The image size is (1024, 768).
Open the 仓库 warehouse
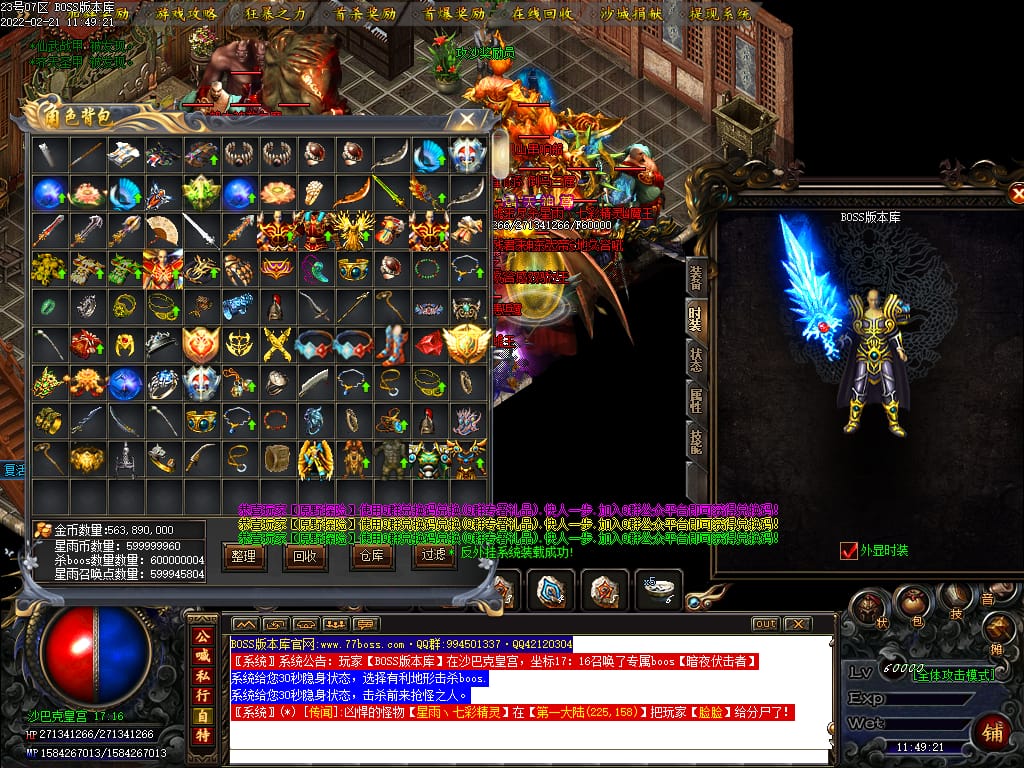(370, 557)
